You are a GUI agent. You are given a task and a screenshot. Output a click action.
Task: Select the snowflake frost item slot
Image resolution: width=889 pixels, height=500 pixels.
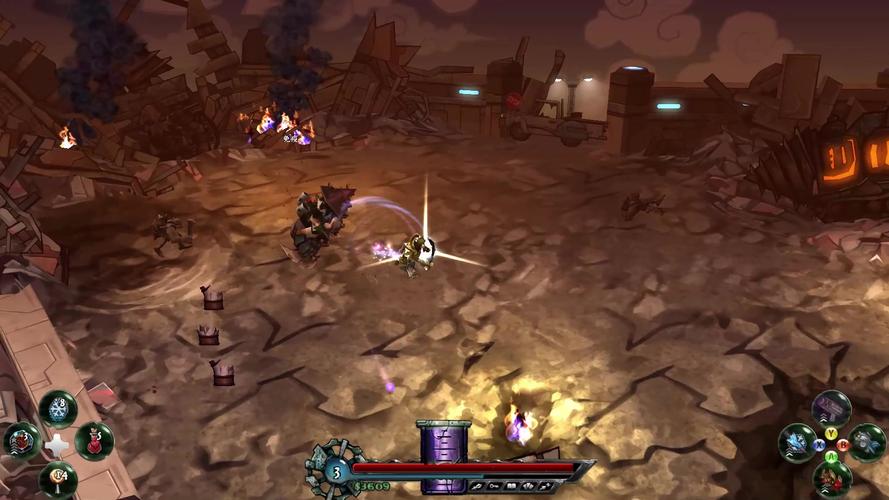pyautogui.click(x=58, y=408)
